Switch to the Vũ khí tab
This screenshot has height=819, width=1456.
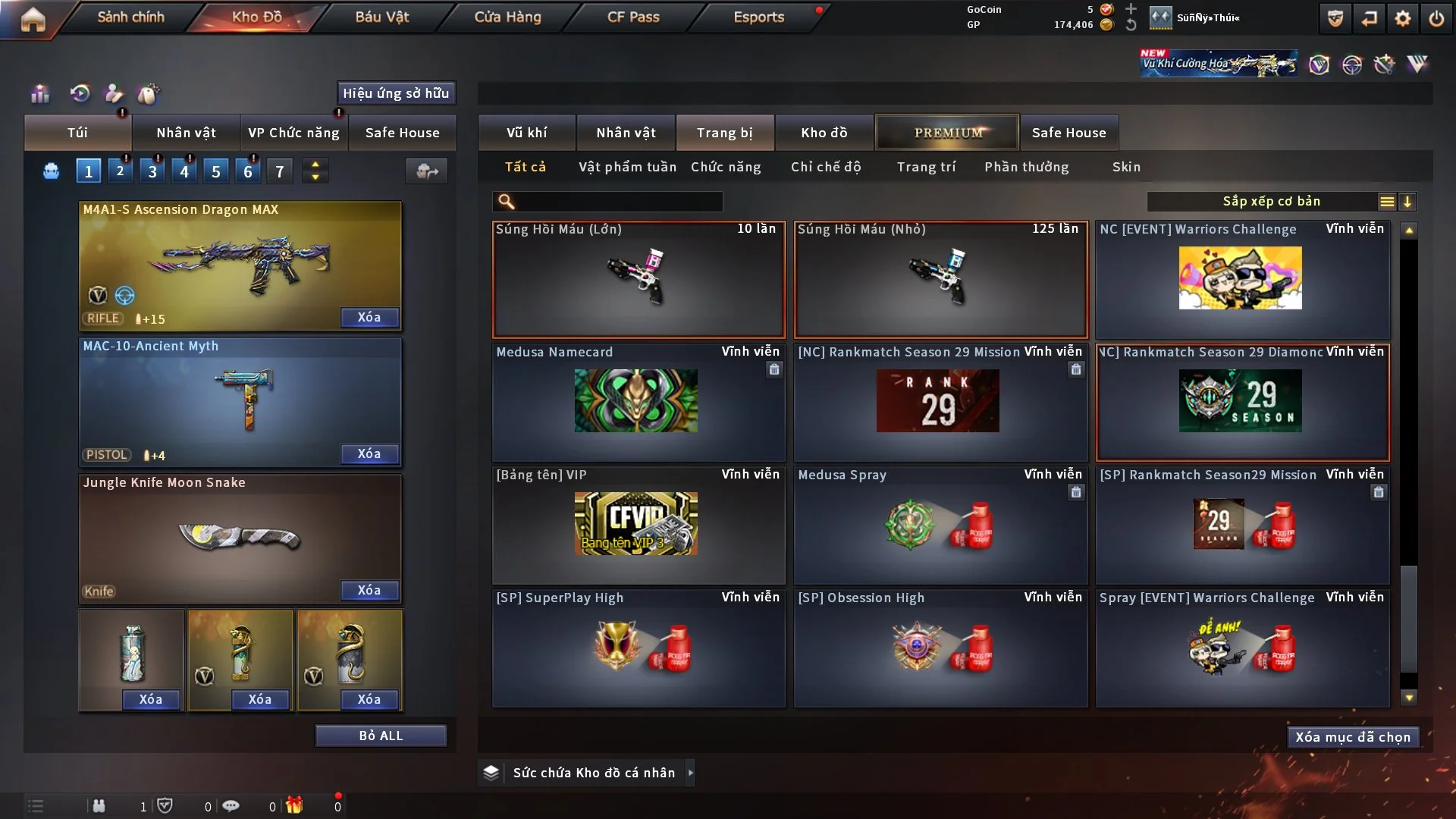(x=526, y=133)
